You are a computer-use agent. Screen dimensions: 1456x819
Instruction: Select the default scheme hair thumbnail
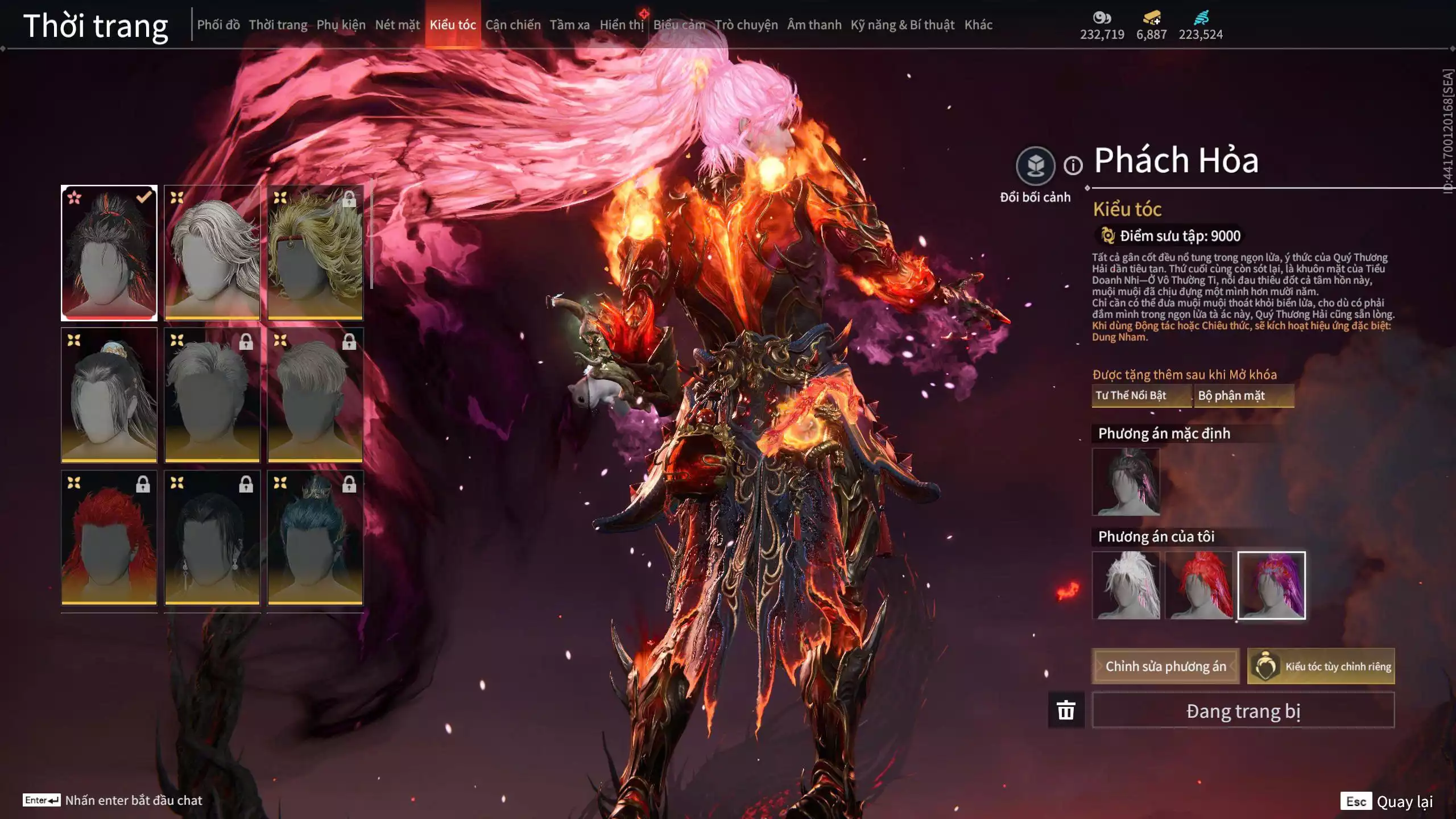[x=1126, y=482]
